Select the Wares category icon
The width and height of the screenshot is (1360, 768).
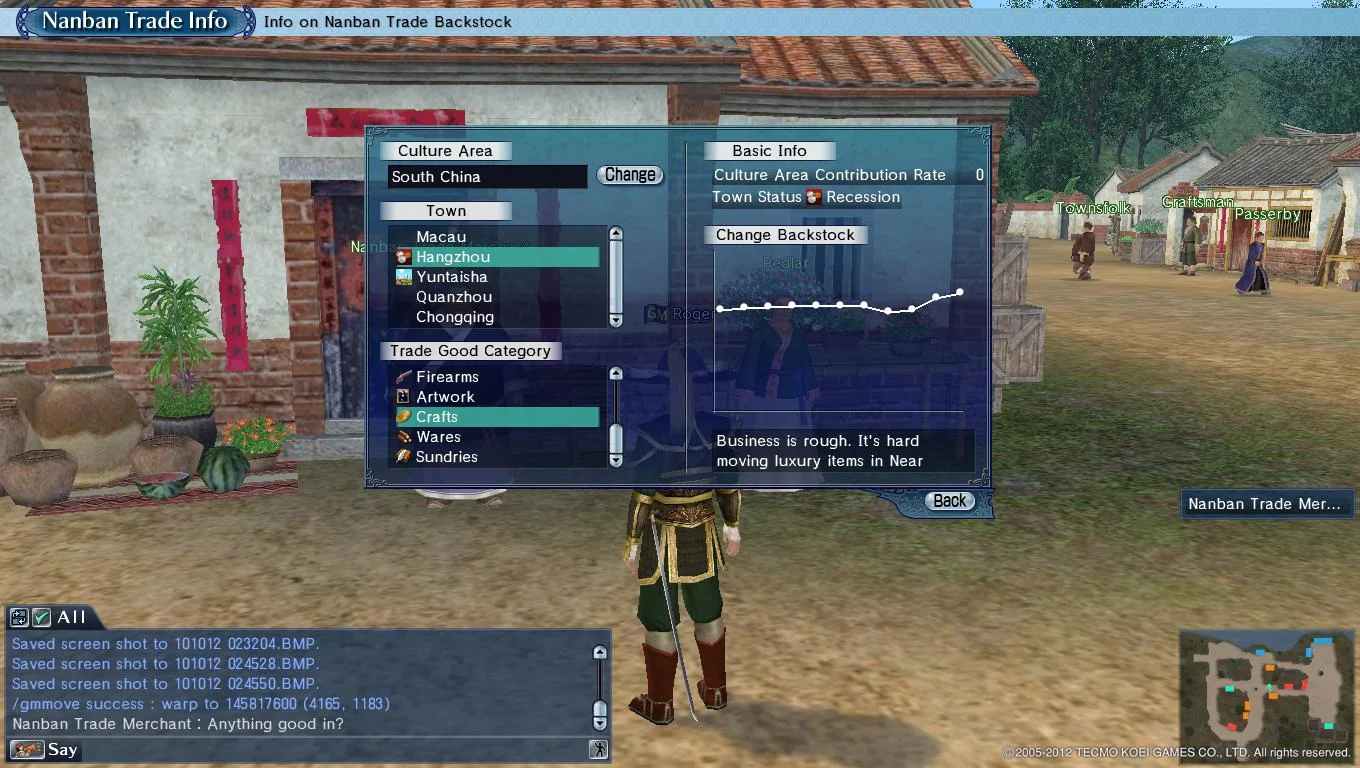(x=404, y=437)
